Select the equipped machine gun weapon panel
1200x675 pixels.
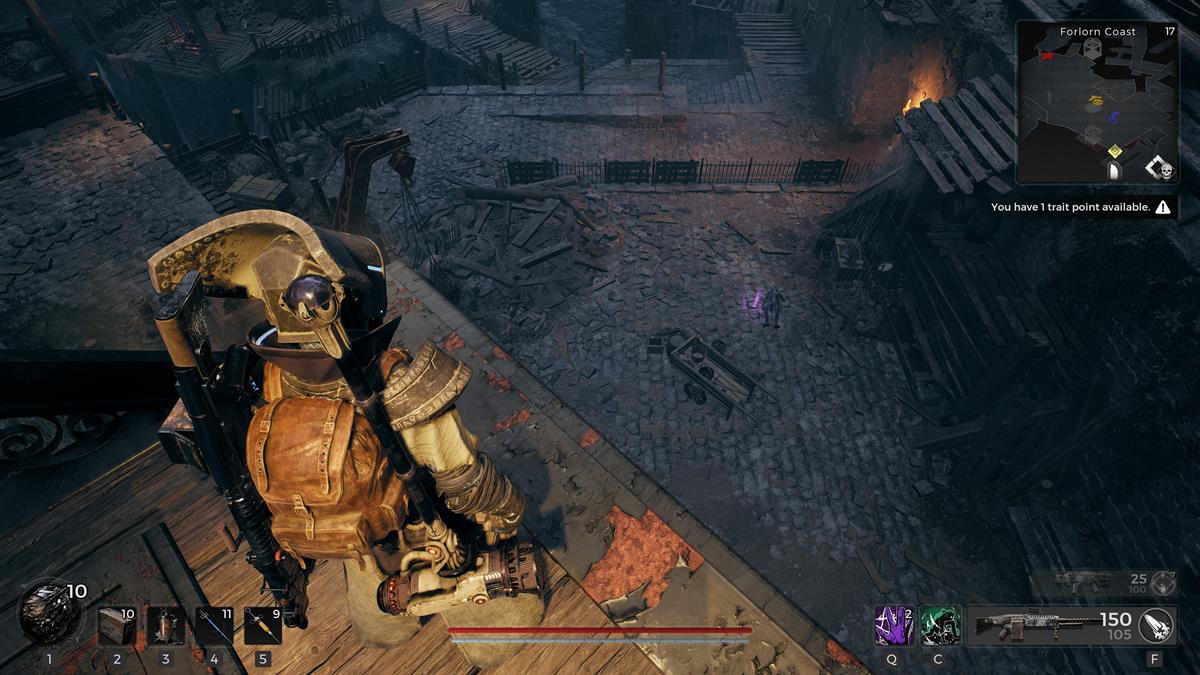[1049, 625]
